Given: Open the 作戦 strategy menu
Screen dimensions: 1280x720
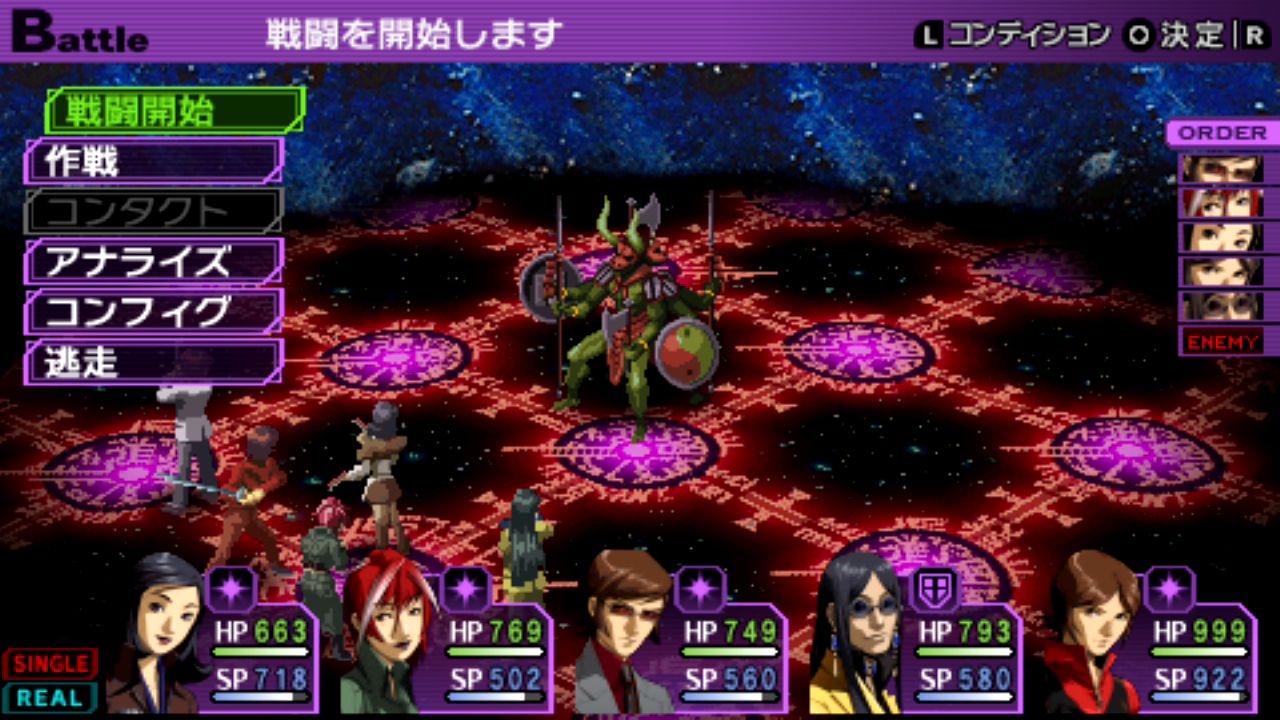Looking at the screenshot, I should [154, 161].
